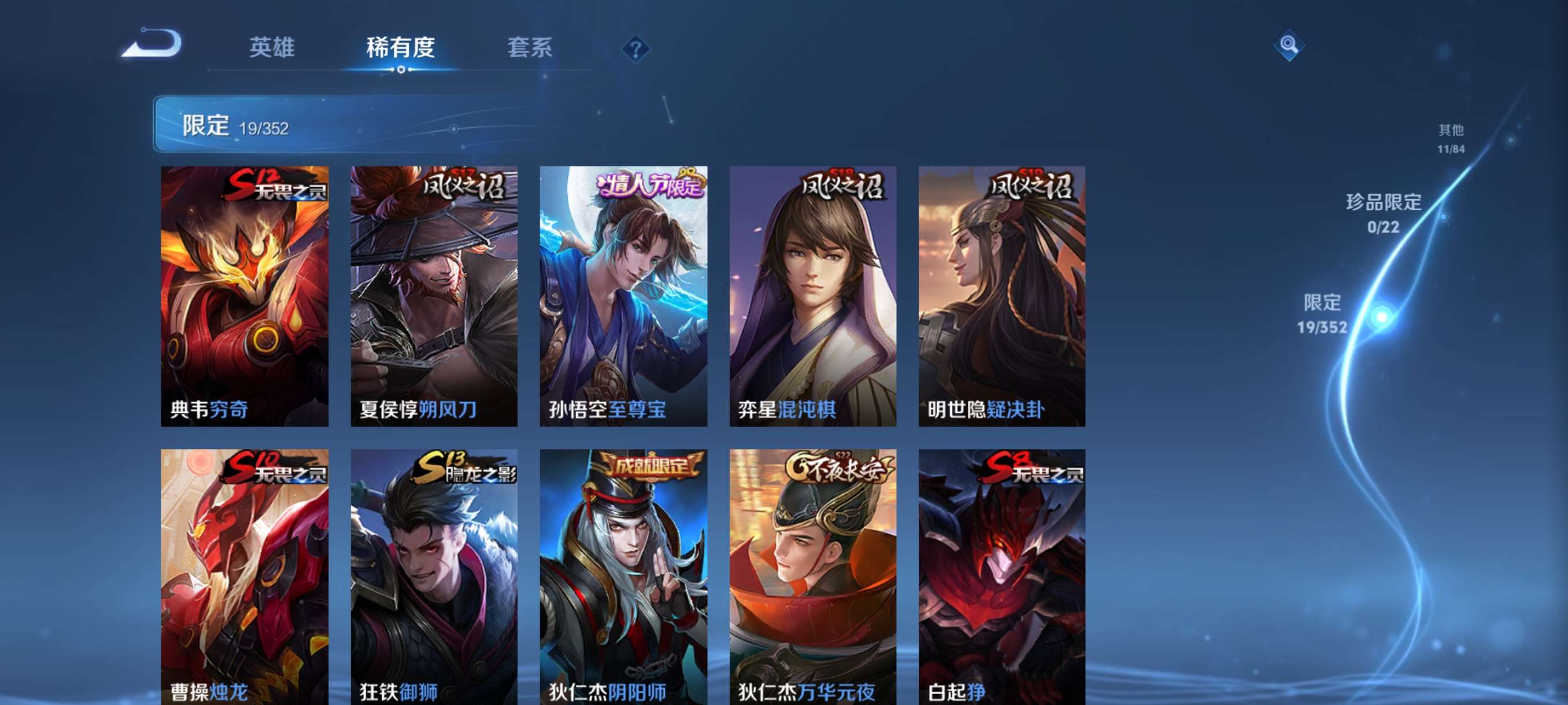
Task: Open the search magnifier icon at top right
Action: click(1290, 46)
